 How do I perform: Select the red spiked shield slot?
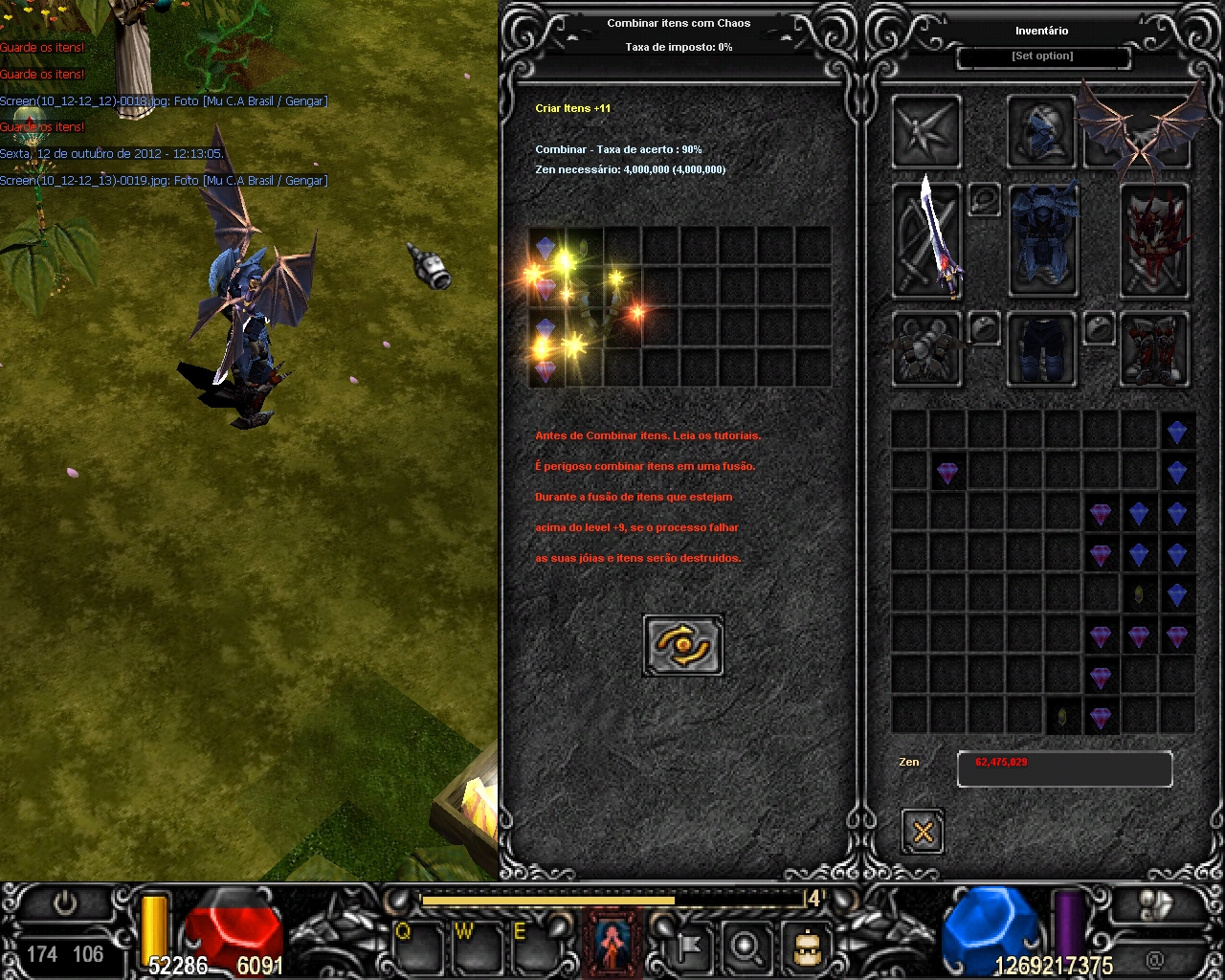tap(1154, 240)
